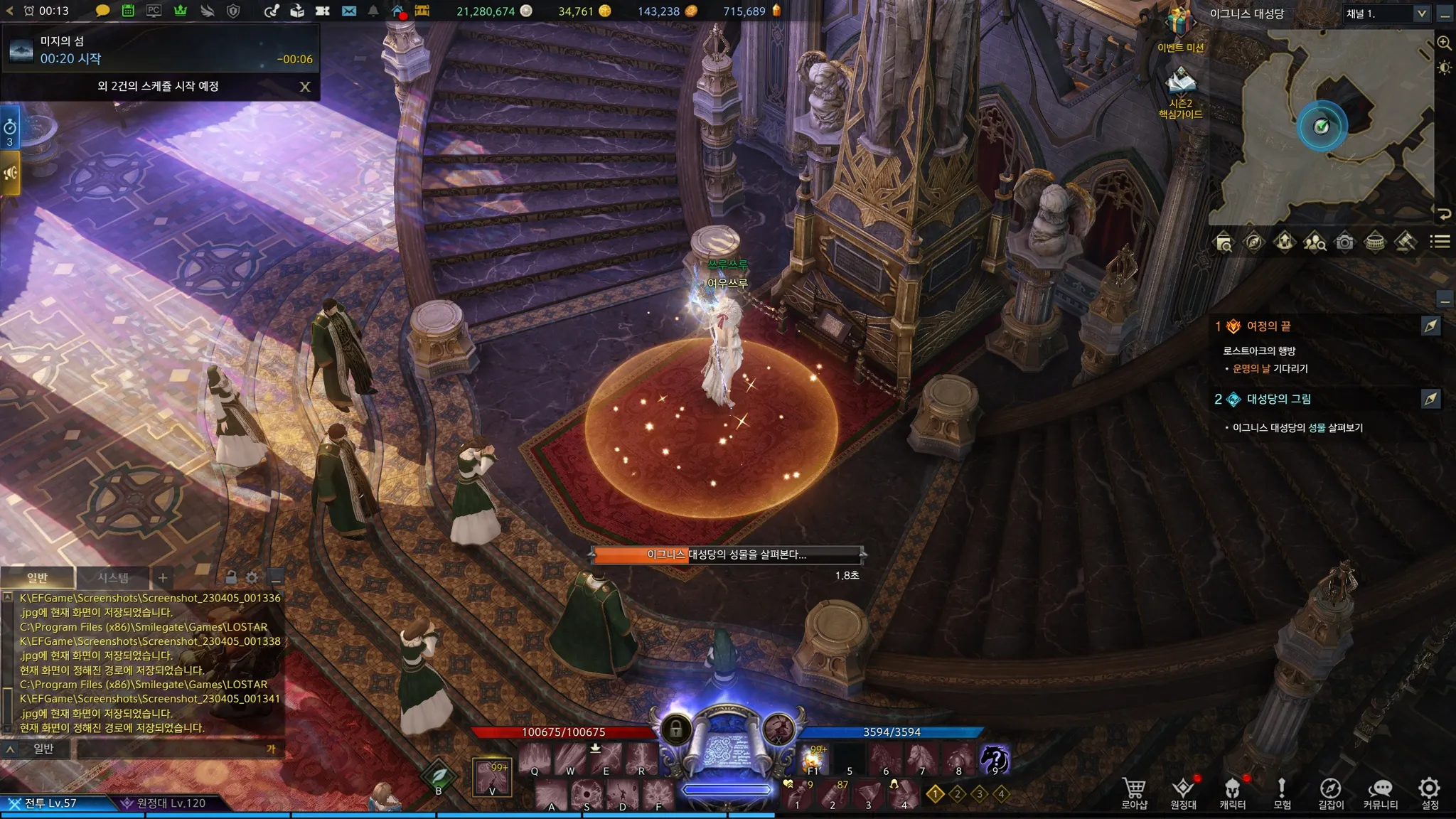Open the 원정대 expedition menu
The width and height of the screenshot is (1456, 819).
click(x=1183, y=792)
